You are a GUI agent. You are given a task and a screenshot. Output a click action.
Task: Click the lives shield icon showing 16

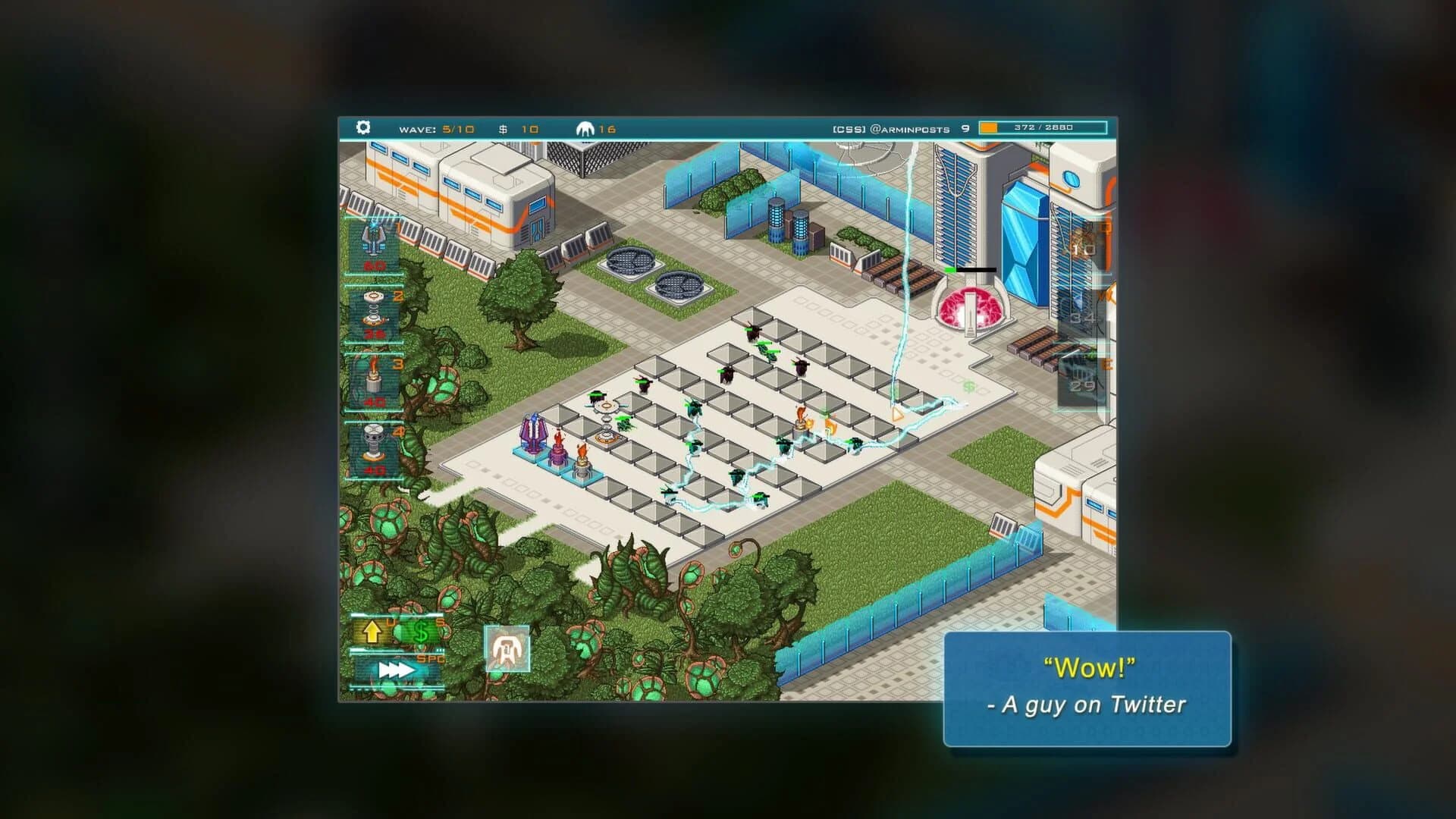click(585, 128)
